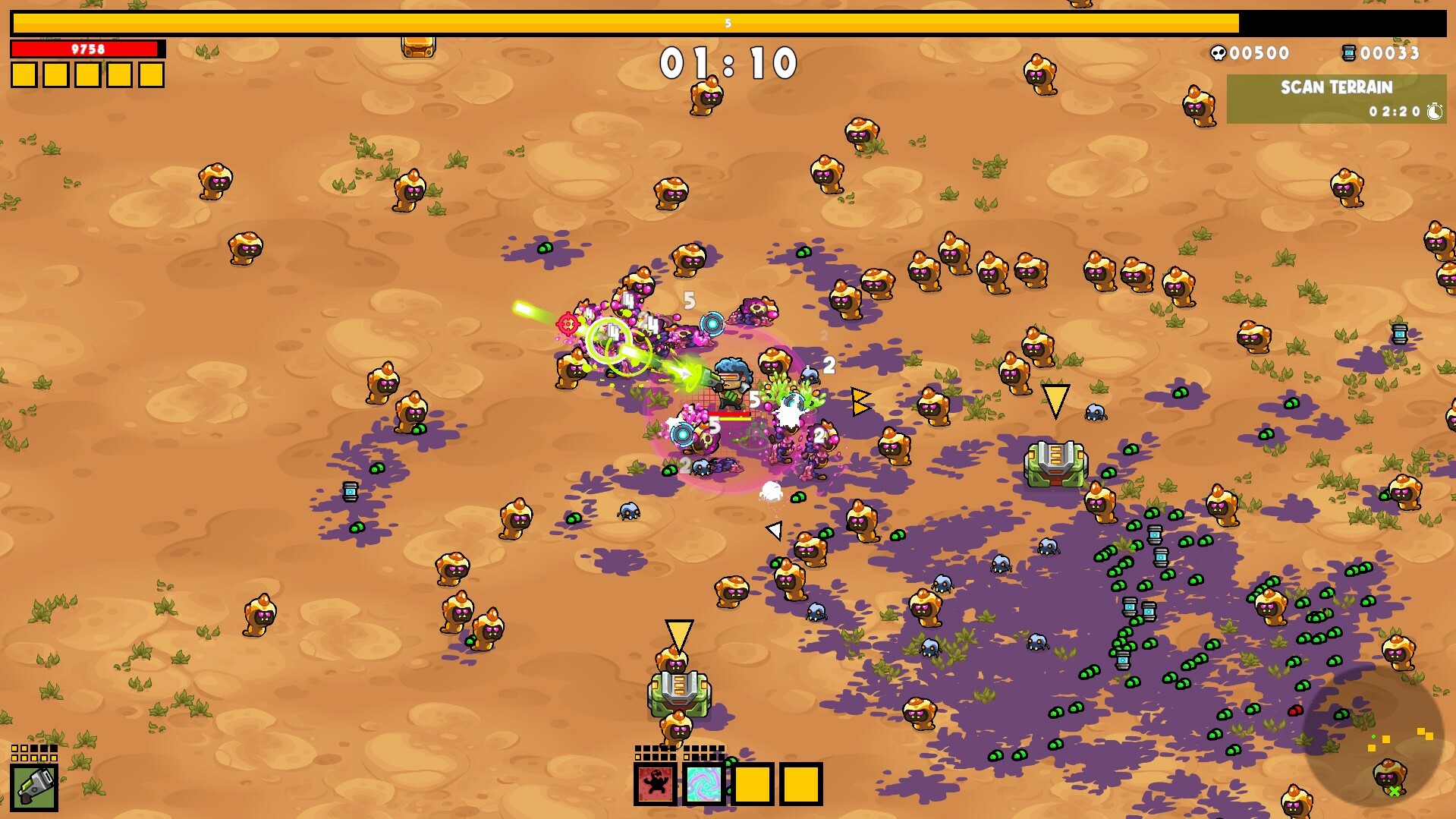The image size is (1456, 819).
Task: Open the SCAN TERRAIN mission panel
Action: [1337, 87]
